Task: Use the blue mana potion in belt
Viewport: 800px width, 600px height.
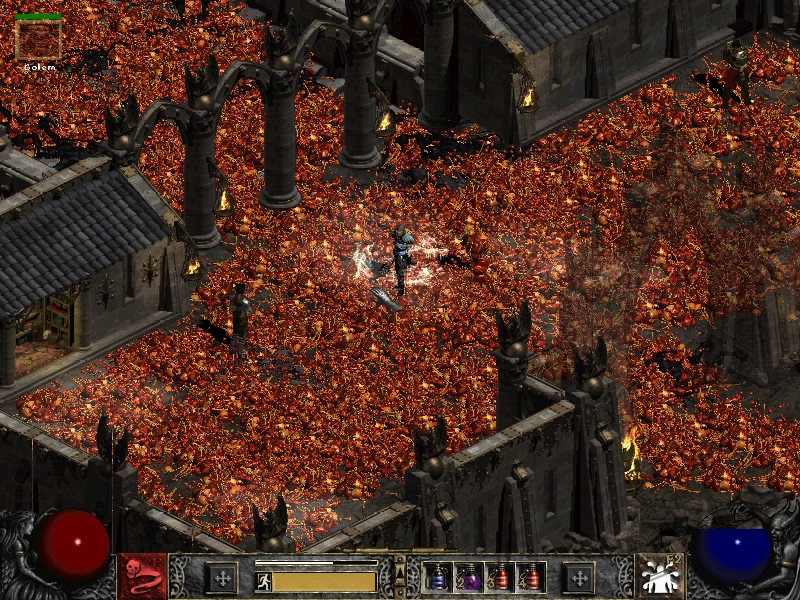Action: pos(437,577)
